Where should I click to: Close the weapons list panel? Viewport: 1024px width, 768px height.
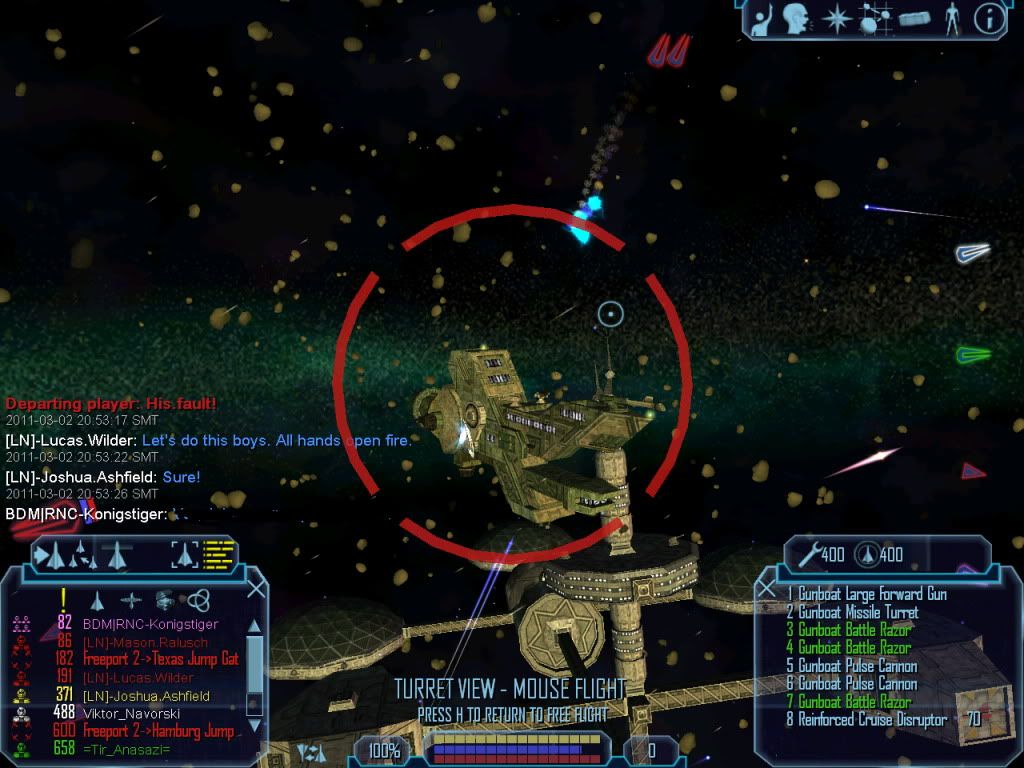pos(767,590)
